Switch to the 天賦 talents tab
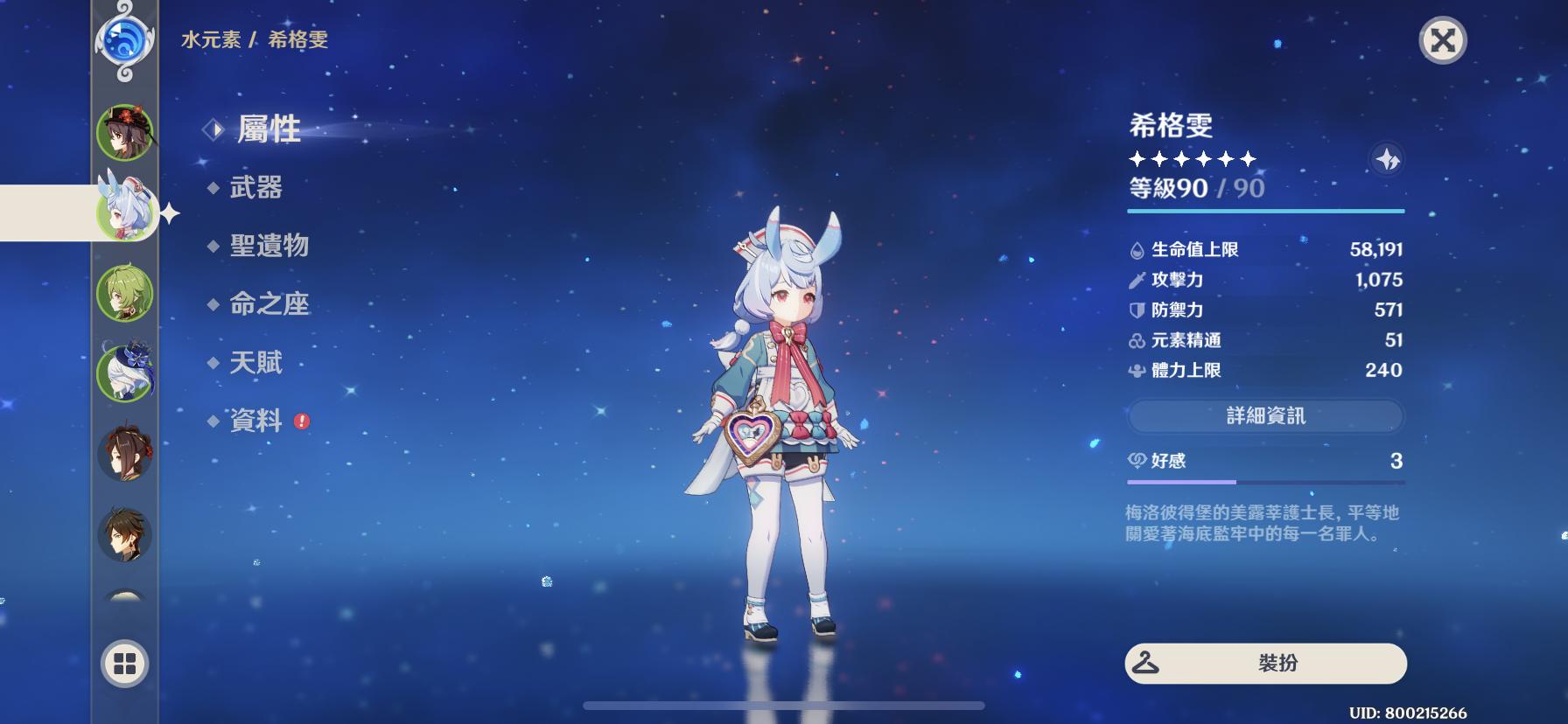Viewport: 1568px width, 724px height. pyautogui.click(x=255, y=362)
